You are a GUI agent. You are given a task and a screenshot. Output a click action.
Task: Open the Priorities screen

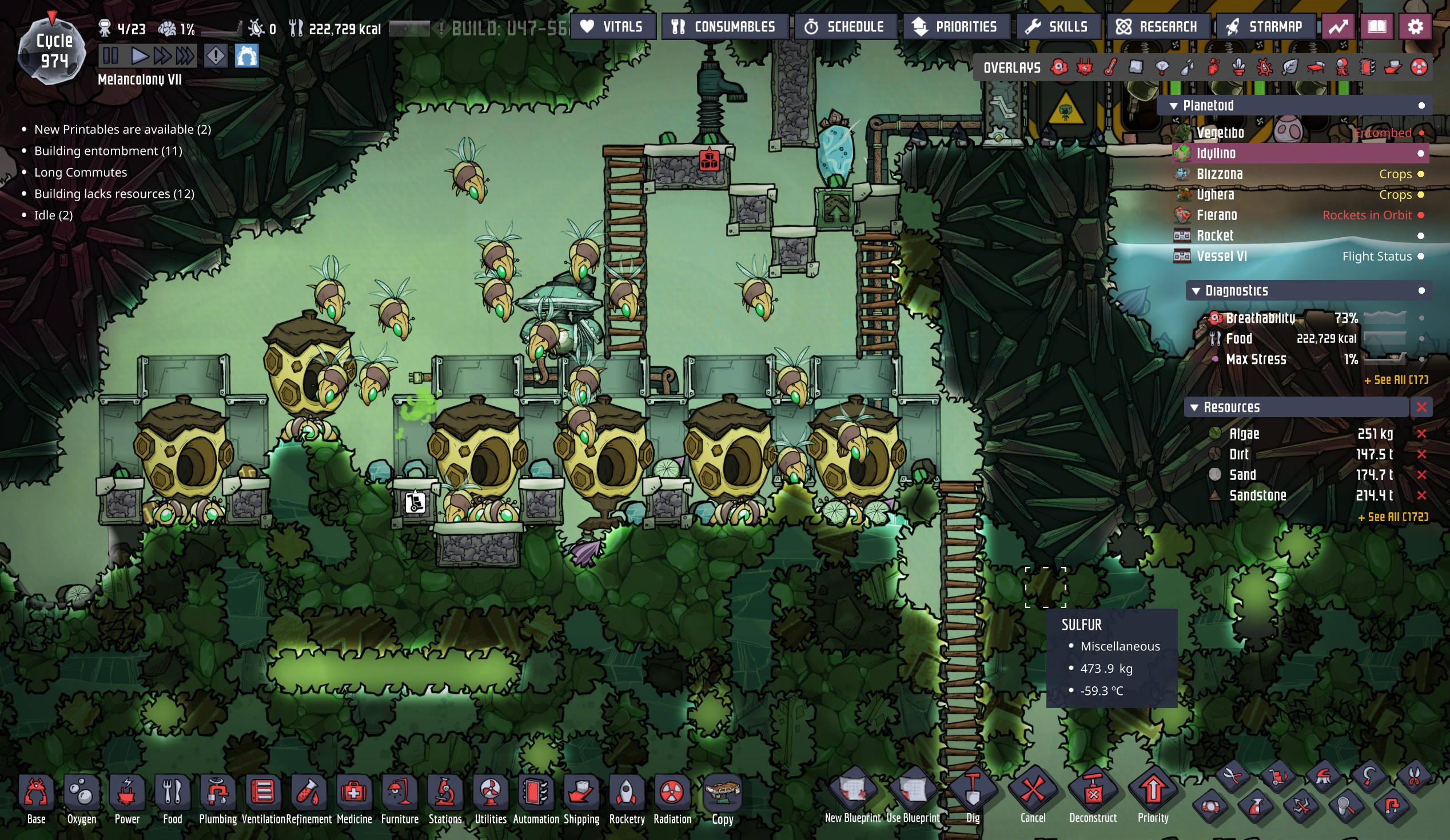click(x=956, y=27)
